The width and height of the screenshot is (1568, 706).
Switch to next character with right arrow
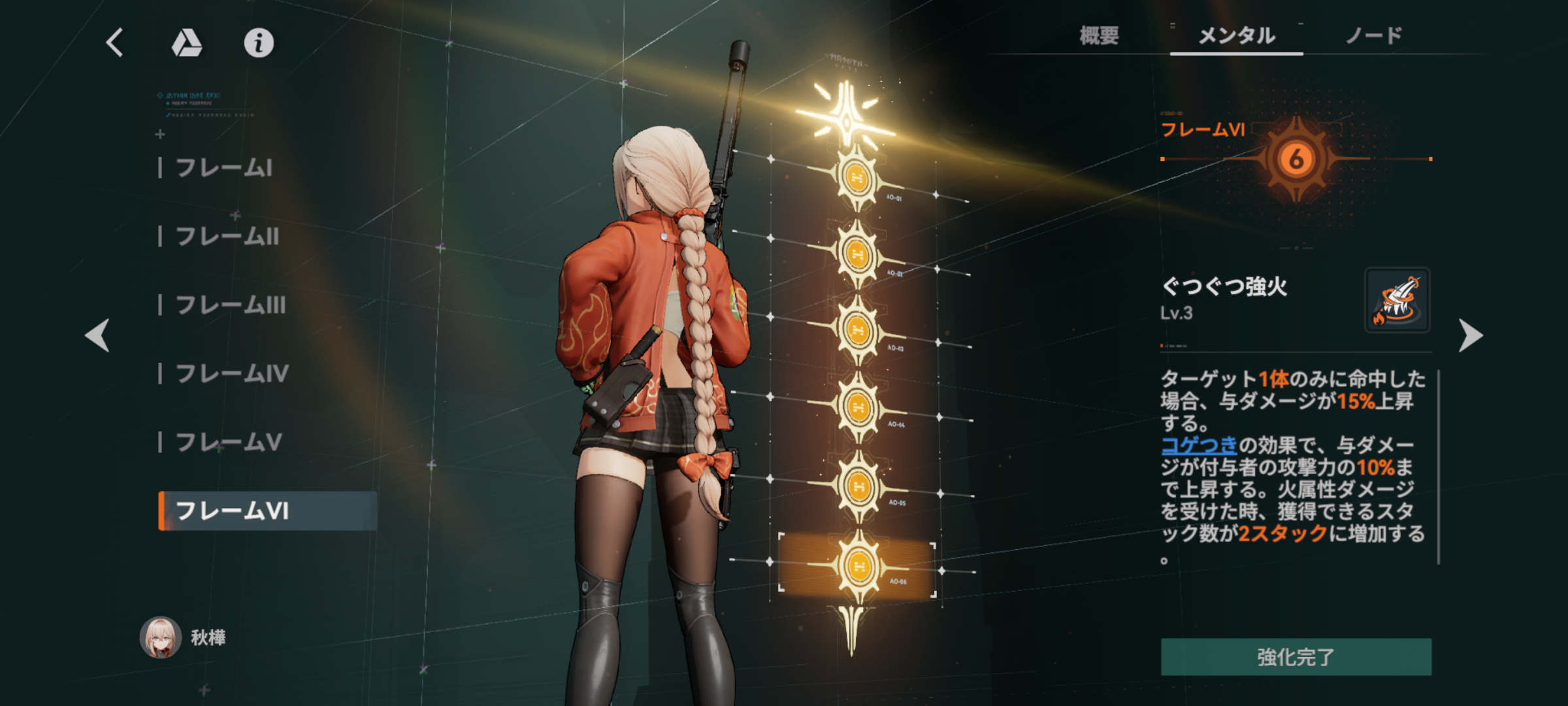tap(1470, 335)
